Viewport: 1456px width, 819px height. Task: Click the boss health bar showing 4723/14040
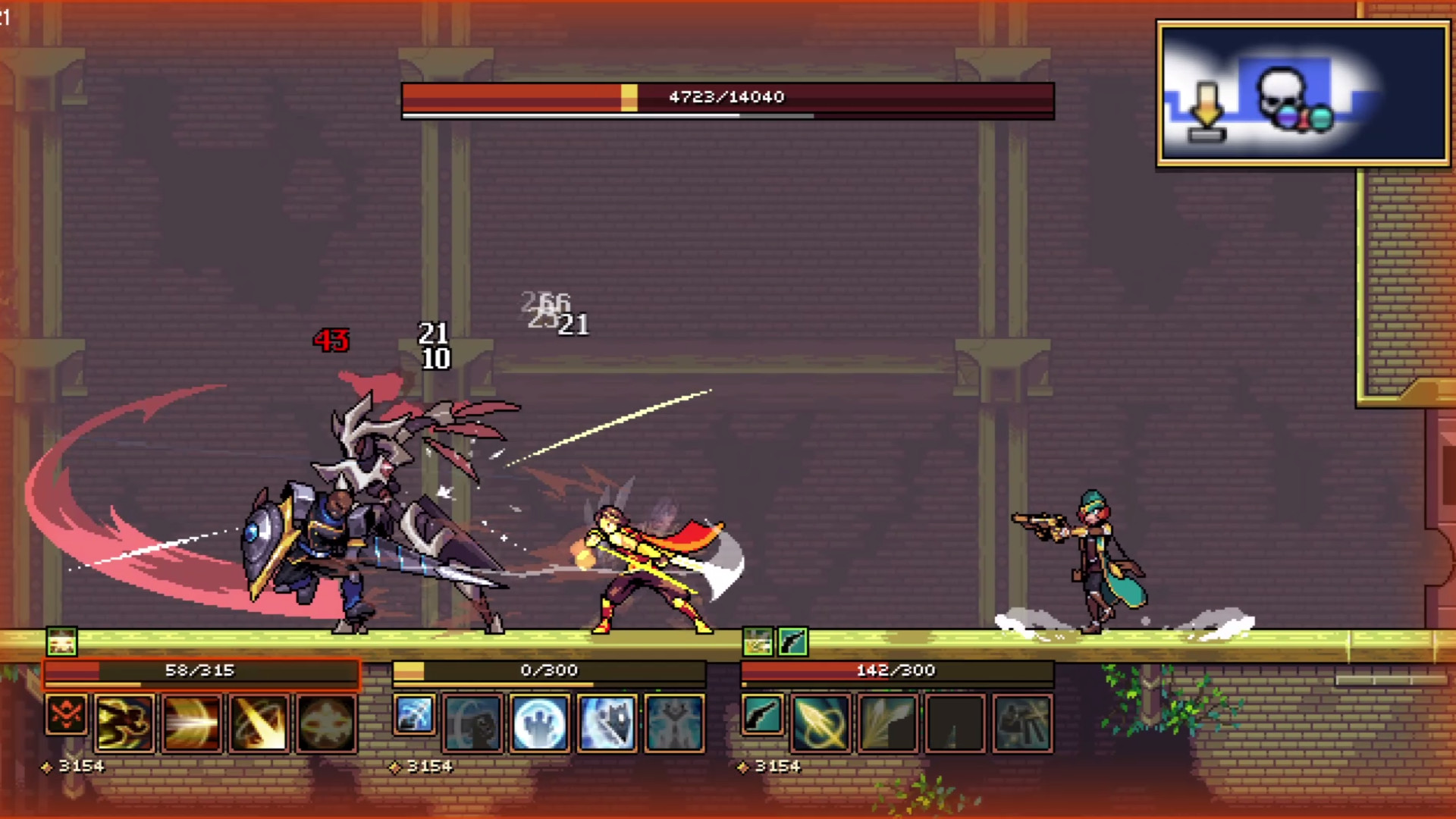coord(724,97)
